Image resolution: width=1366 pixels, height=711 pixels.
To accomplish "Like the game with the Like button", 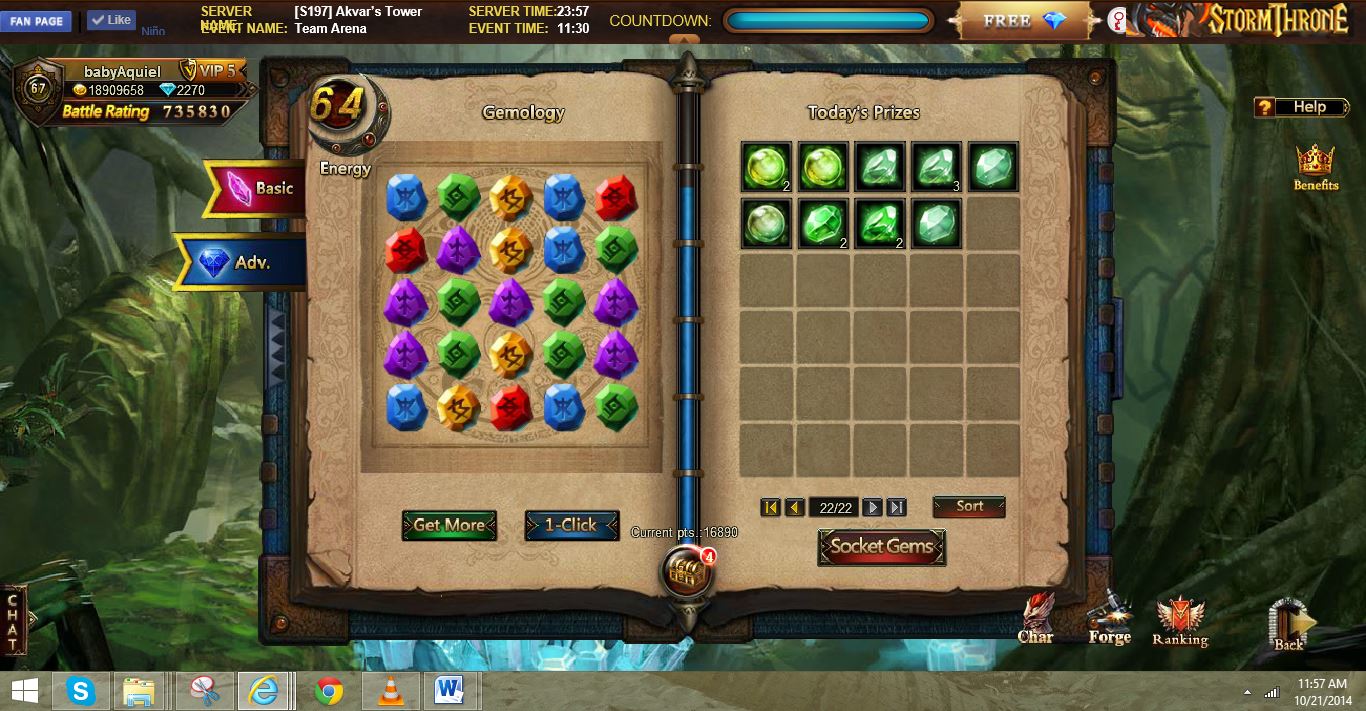I will (x=111, y=20).
